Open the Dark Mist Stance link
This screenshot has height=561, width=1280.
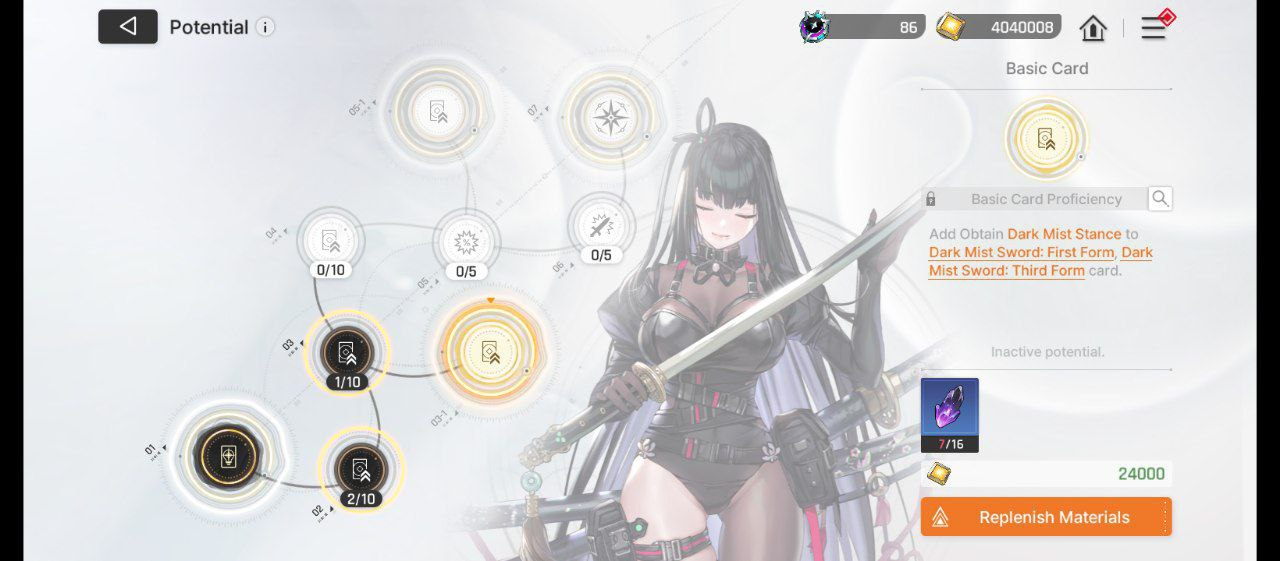click(x=1064, y=234)
